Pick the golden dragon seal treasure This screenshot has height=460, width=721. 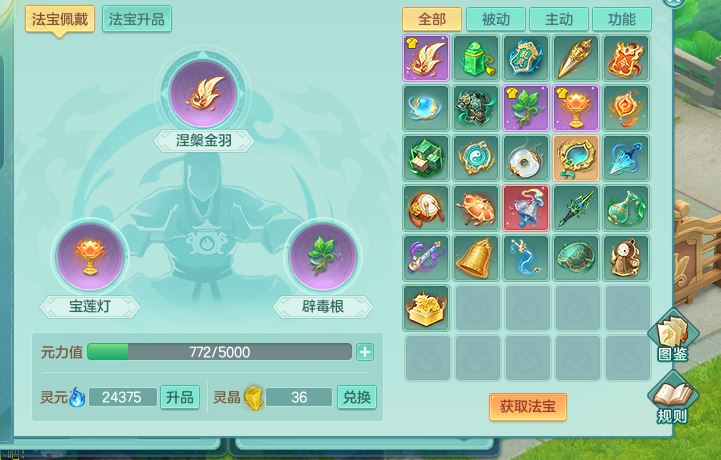pyautogui.click(x=427, y=307)
